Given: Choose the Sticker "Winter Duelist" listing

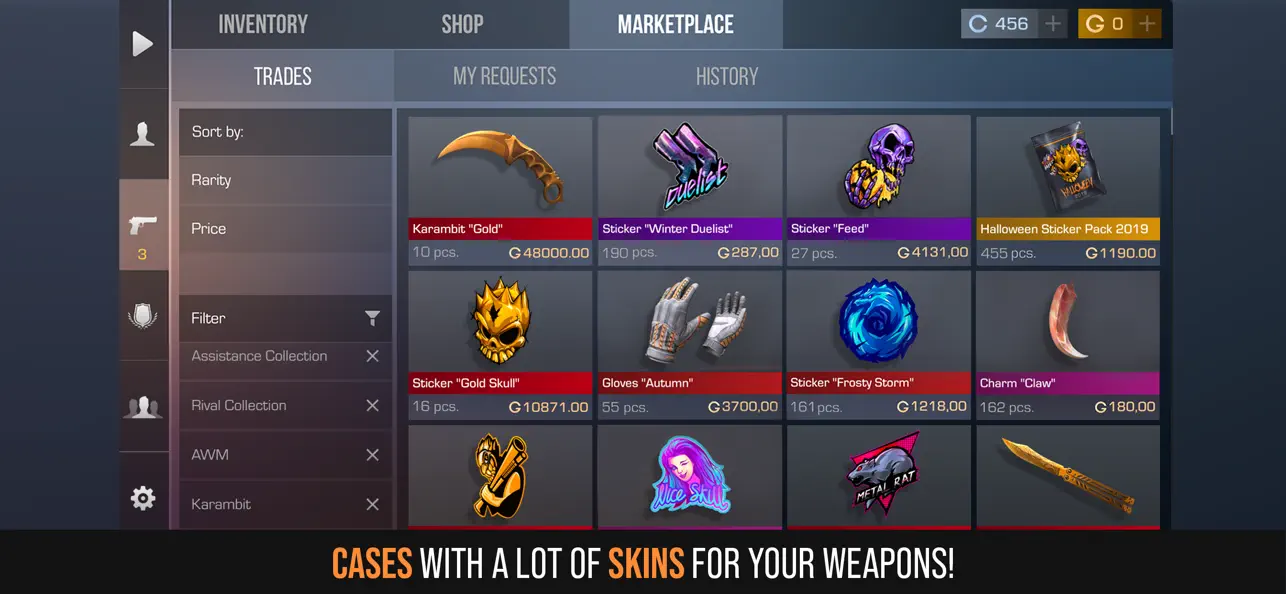Looking at the screenshot, I should tap(689, 190).
